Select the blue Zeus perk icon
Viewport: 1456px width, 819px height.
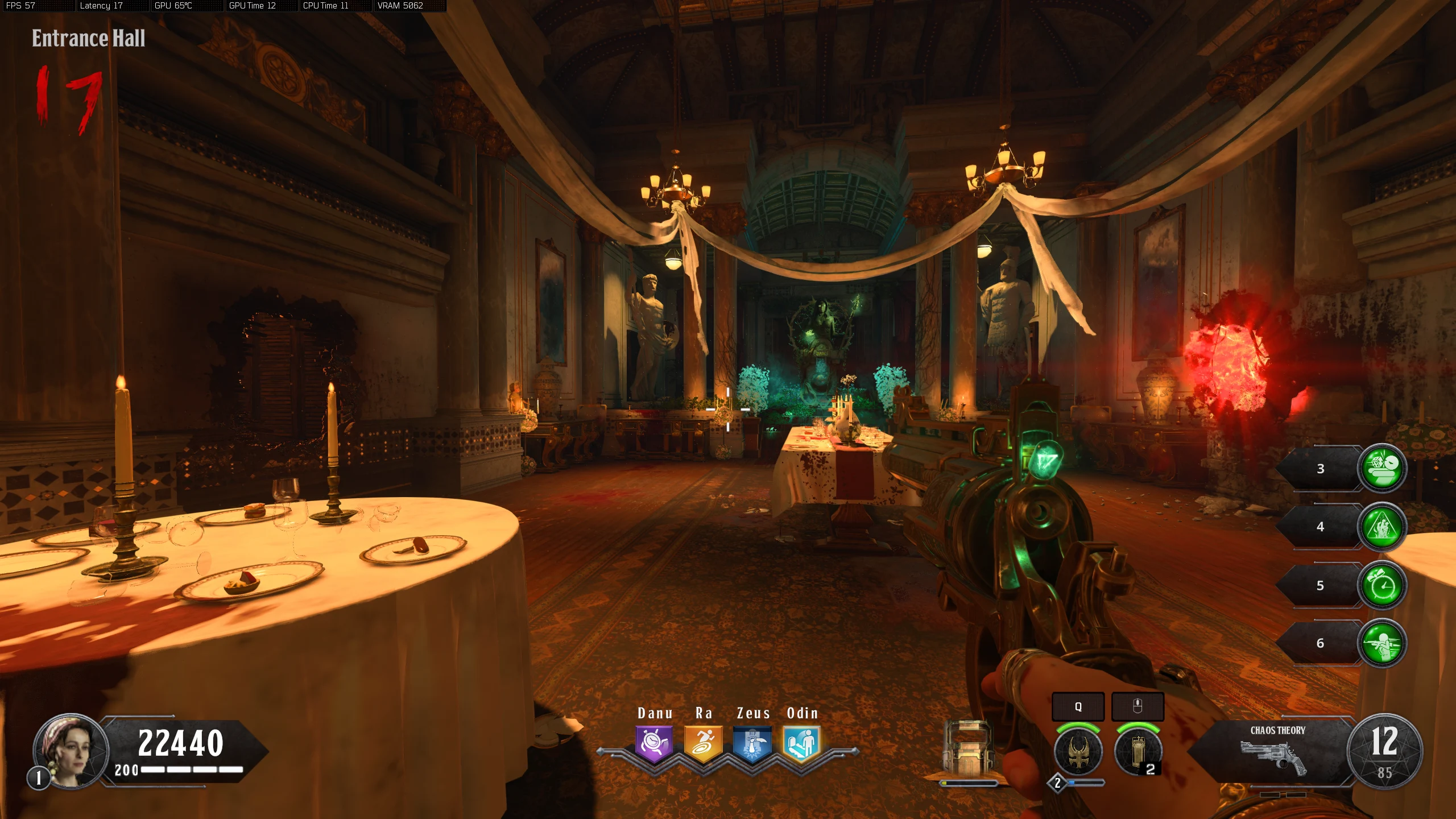[x=752, y=743]
